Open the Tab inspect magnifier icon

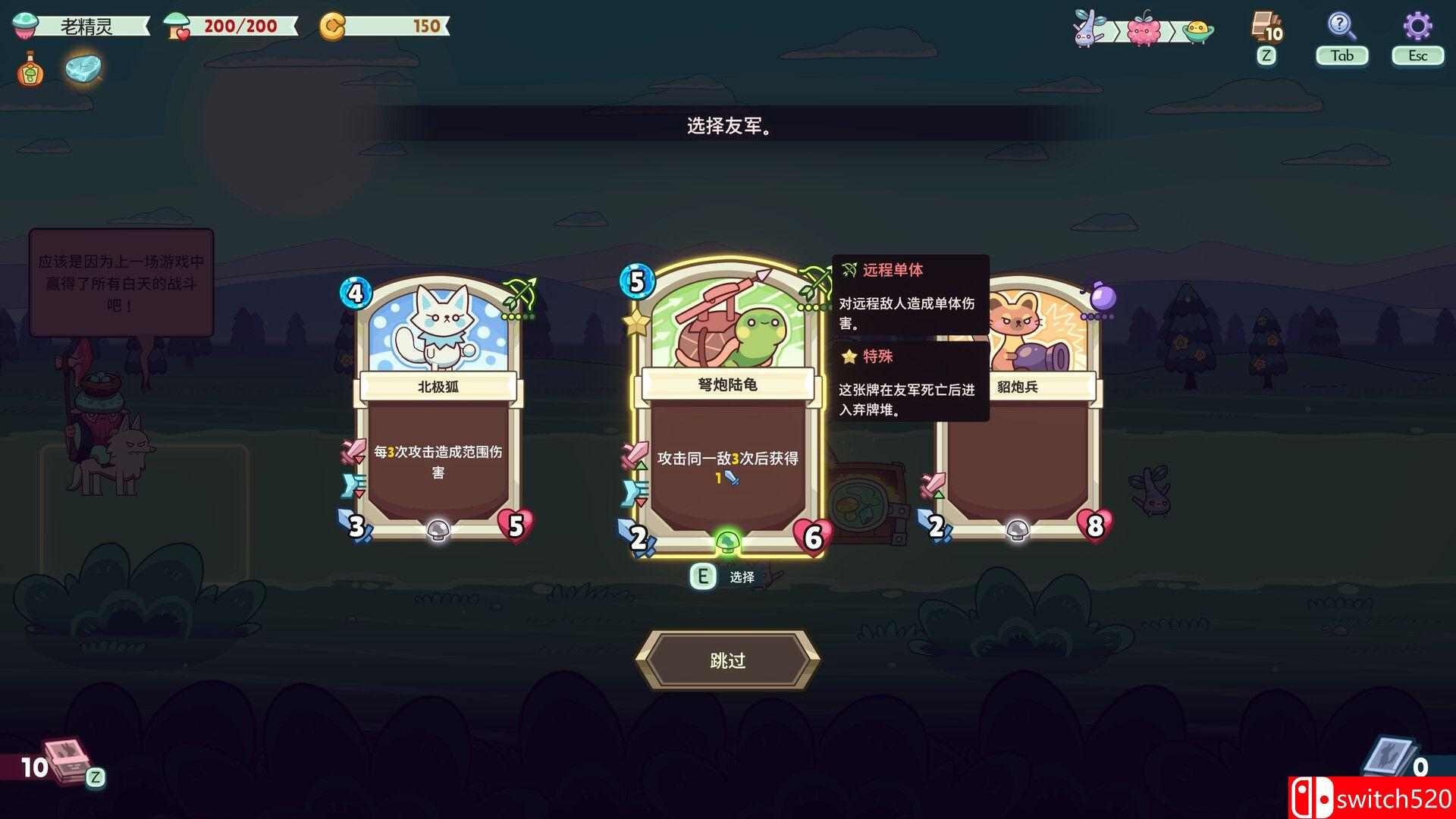coord(1341,32)
